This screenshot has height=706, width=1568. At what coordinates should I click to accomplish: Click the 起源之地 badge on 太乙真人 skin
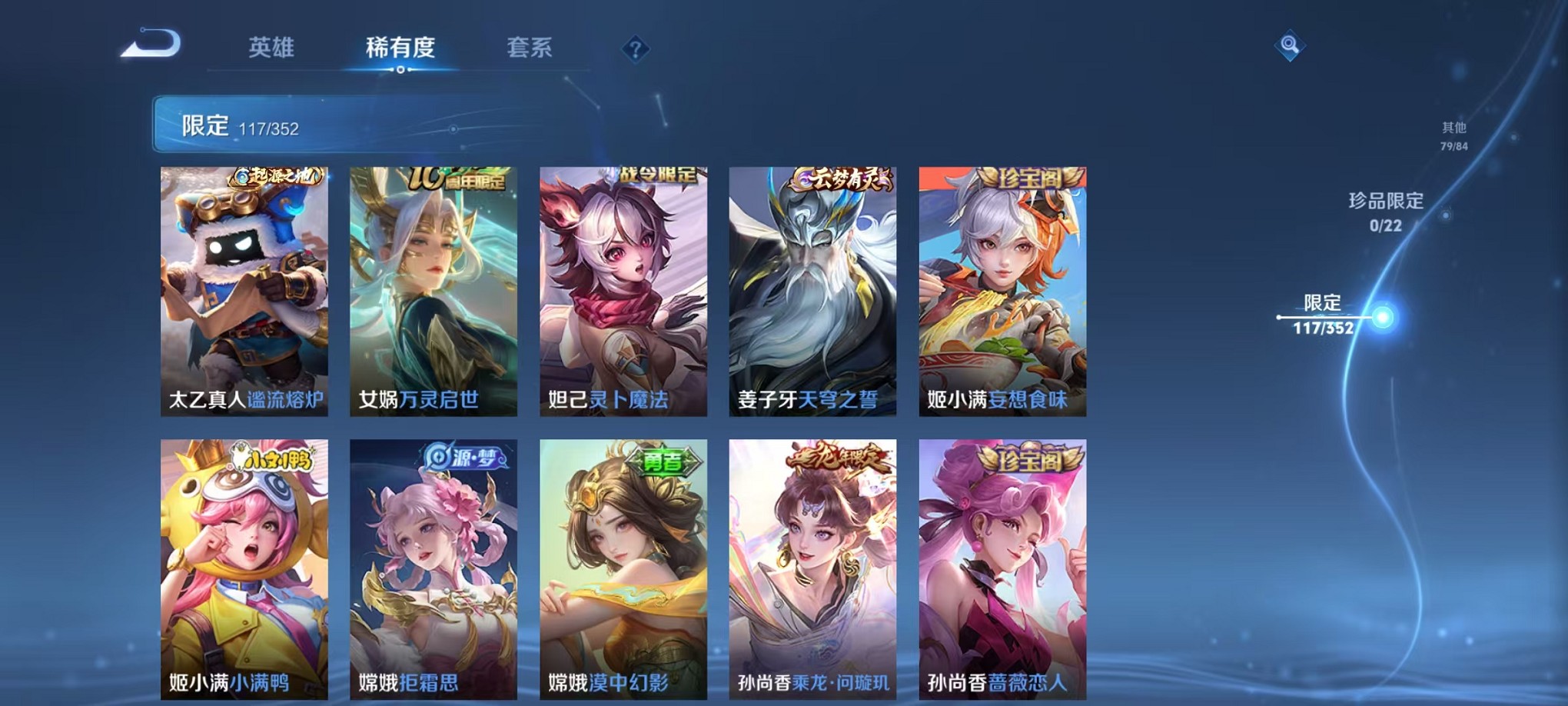(x=277, y=178)
